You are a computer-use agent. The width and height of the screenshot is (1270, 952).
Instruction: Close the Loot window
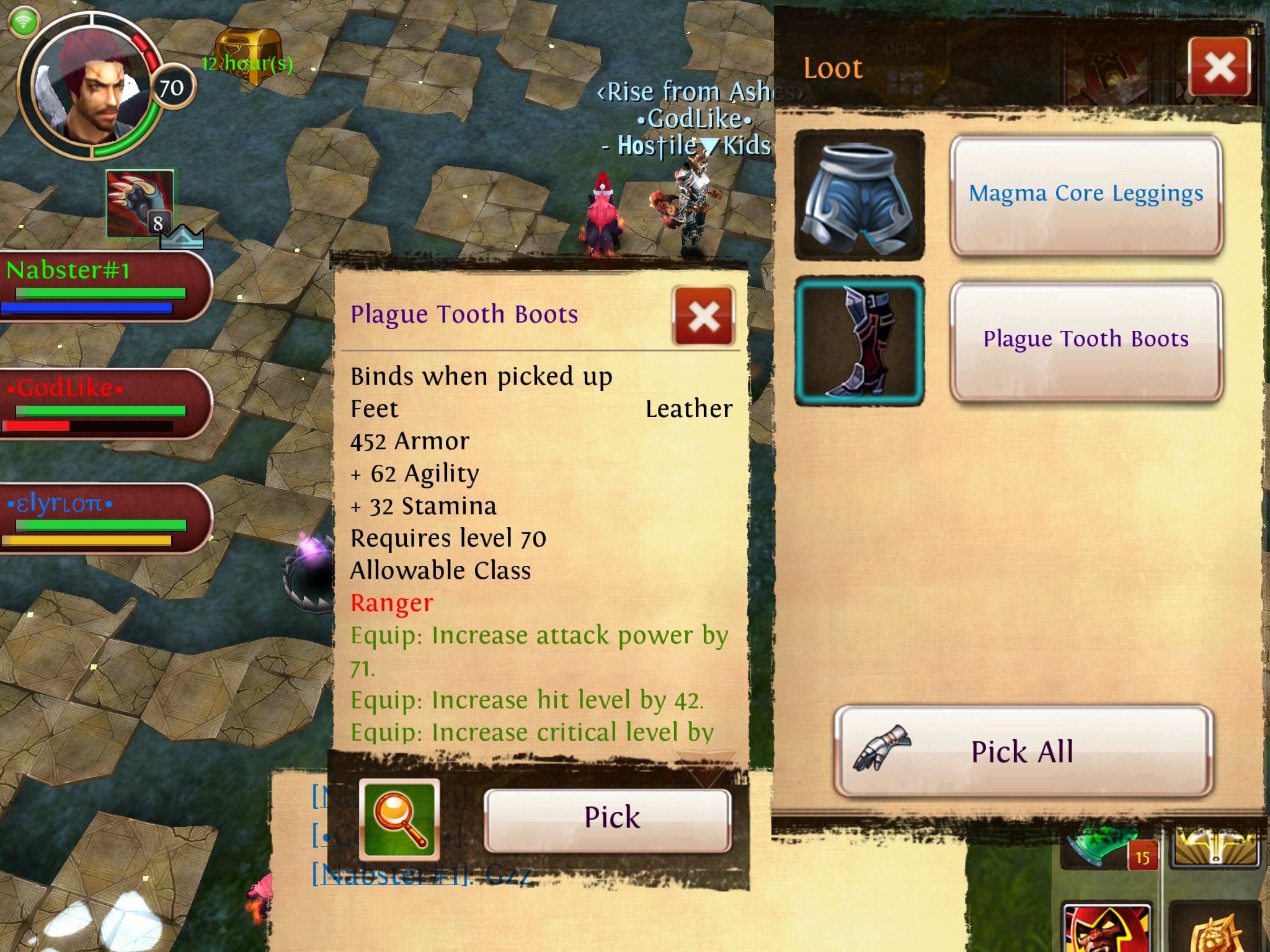[x=1219, y=67]
